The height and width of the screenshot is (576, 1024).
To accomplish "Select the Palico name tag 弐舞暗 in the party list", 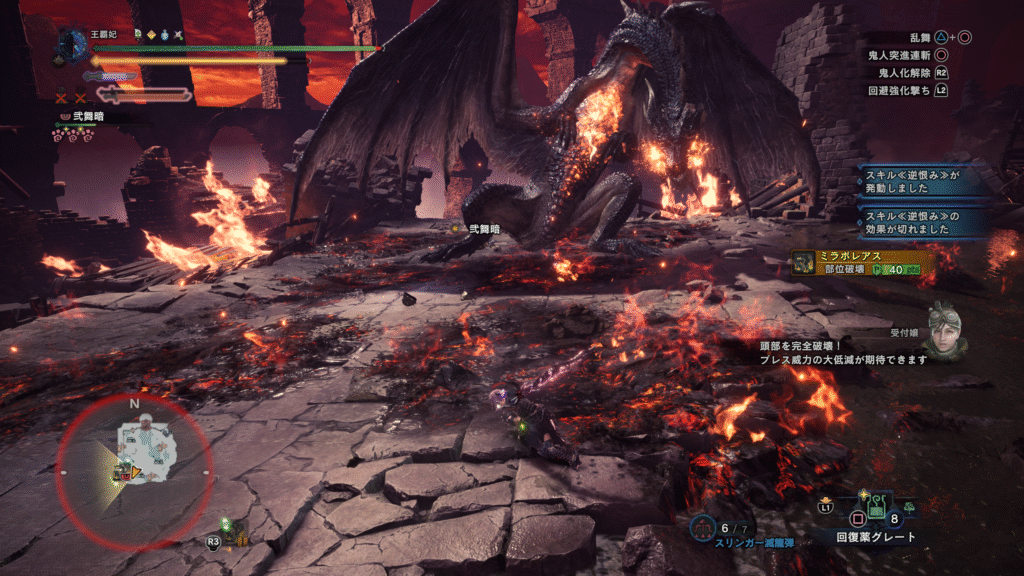I will [x=84, y=117].
